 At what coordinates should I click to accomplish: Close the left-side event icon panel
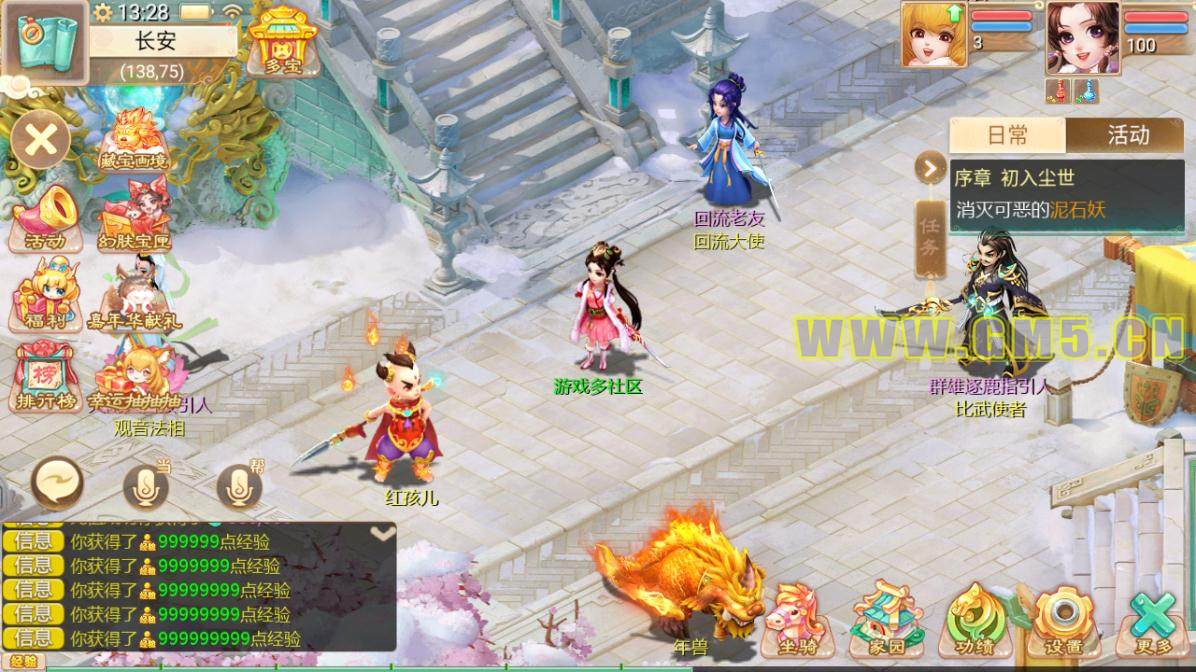click(40, 139)
